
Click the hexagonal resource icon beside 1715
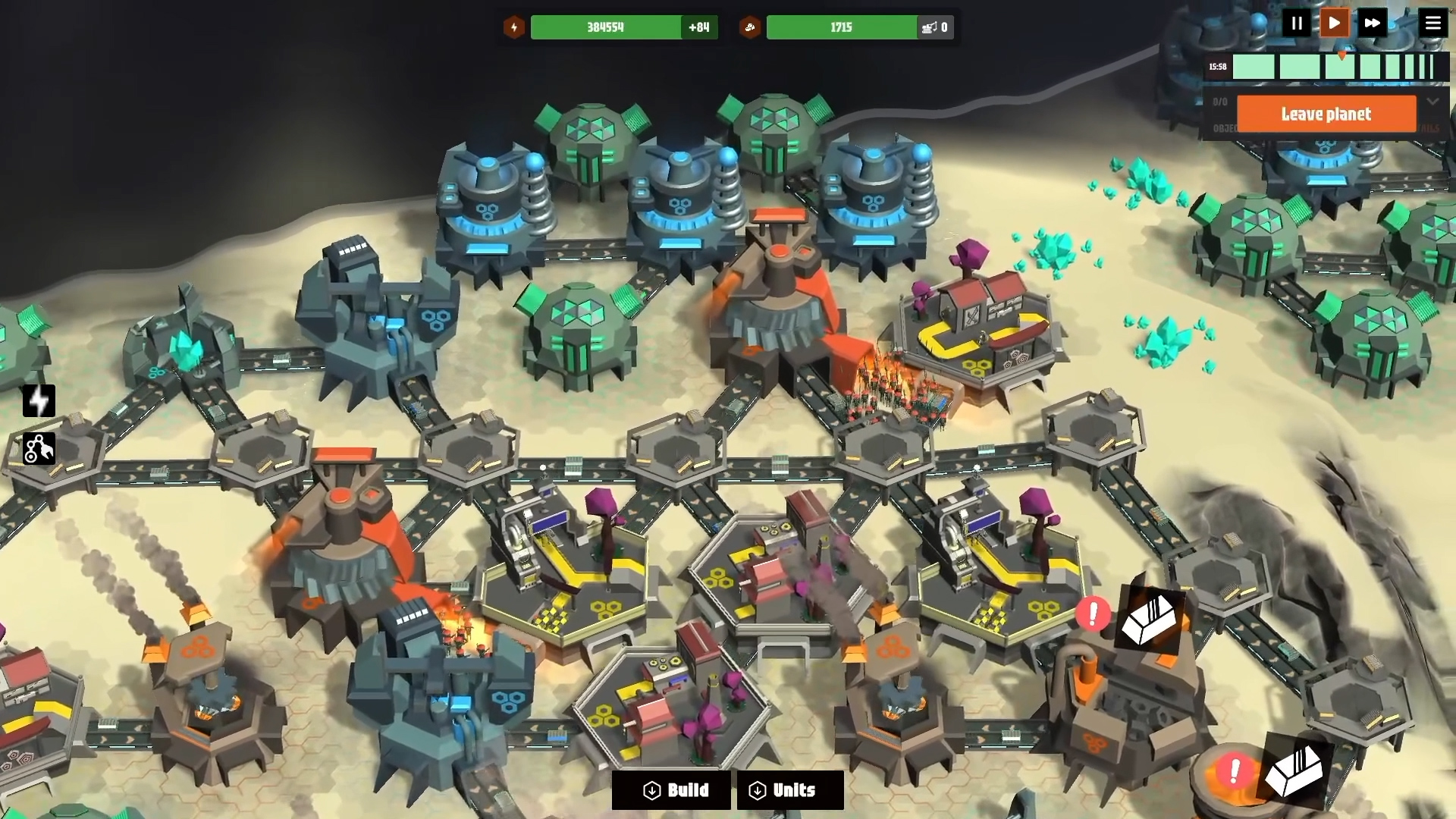pyautogui.click(x=751, y=27)
